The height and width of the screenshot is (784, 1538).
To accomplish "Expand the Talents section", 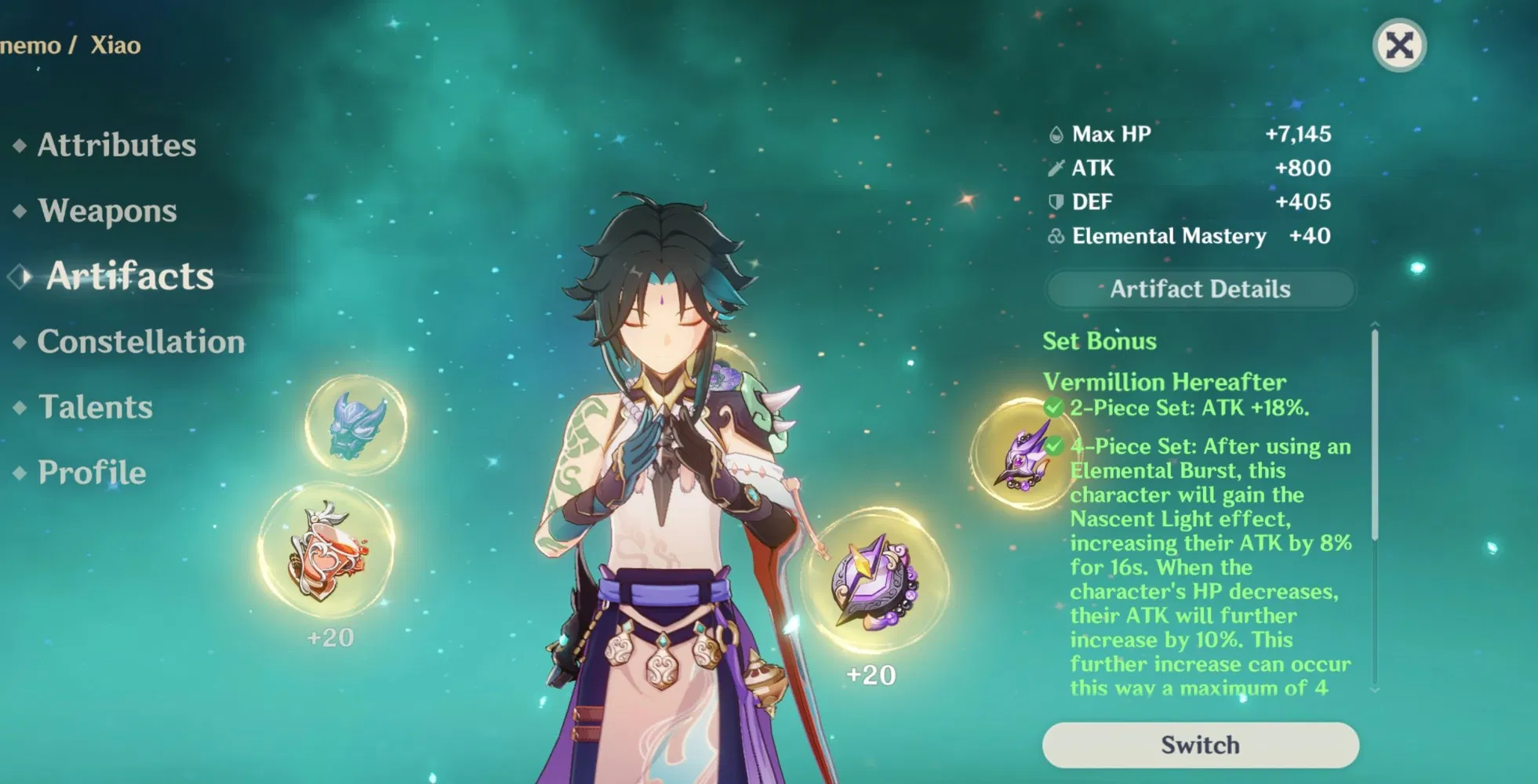I will pyautogui.click(x=96, y=407).
